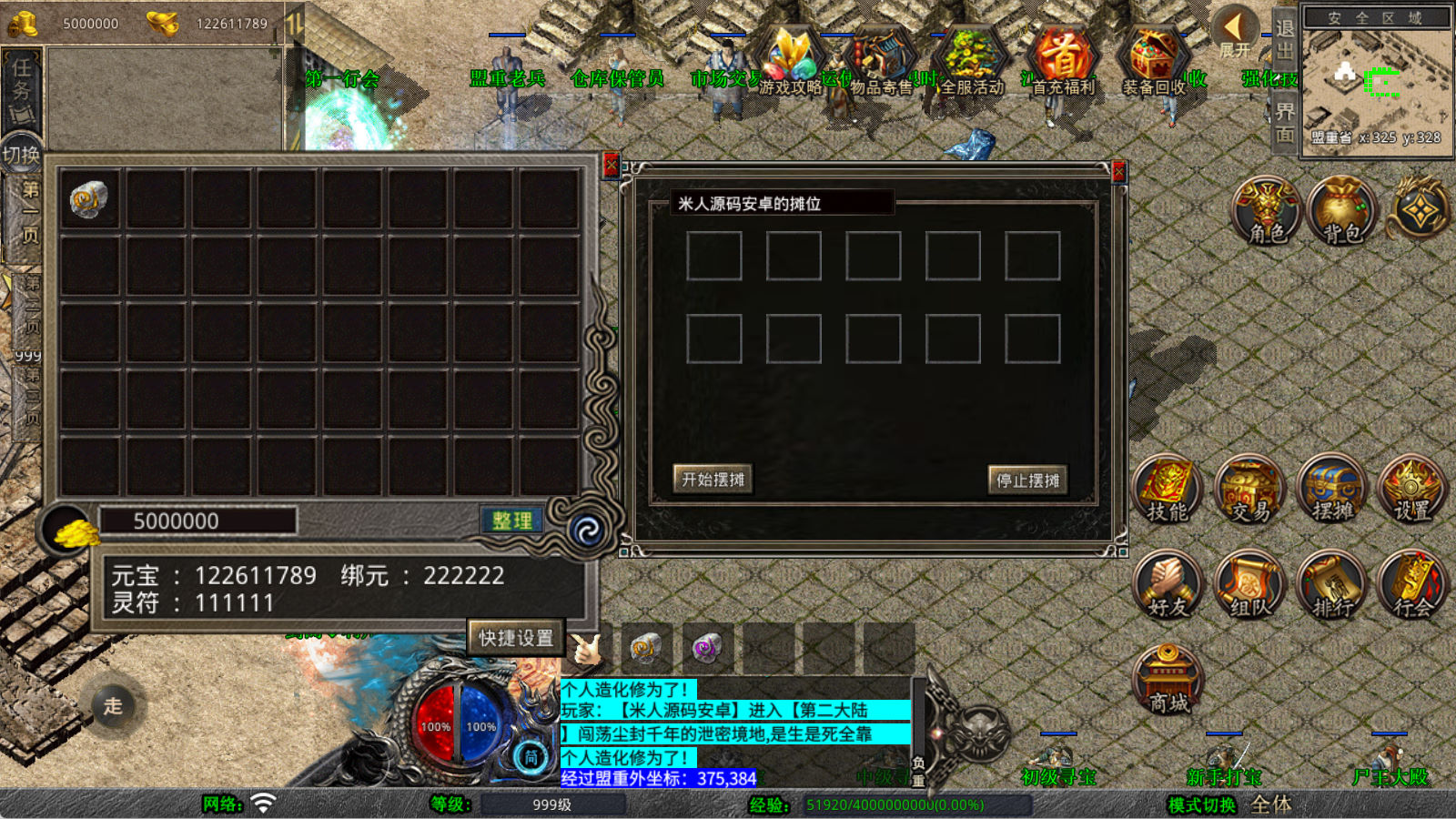Select the scroll item in the bag
1456x819 pixels.
point(88,199)
